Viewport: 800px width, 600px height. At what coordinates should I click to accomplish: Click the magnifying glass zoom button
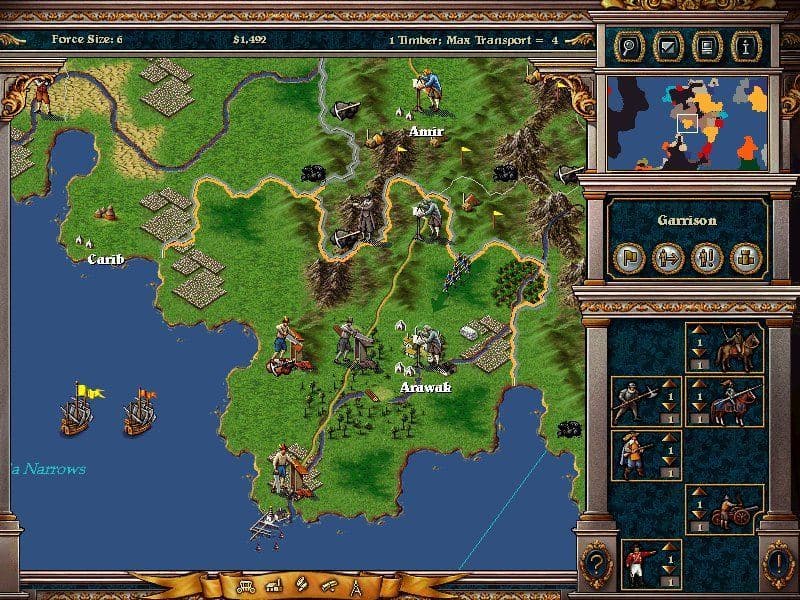click(x=628, y=44)
